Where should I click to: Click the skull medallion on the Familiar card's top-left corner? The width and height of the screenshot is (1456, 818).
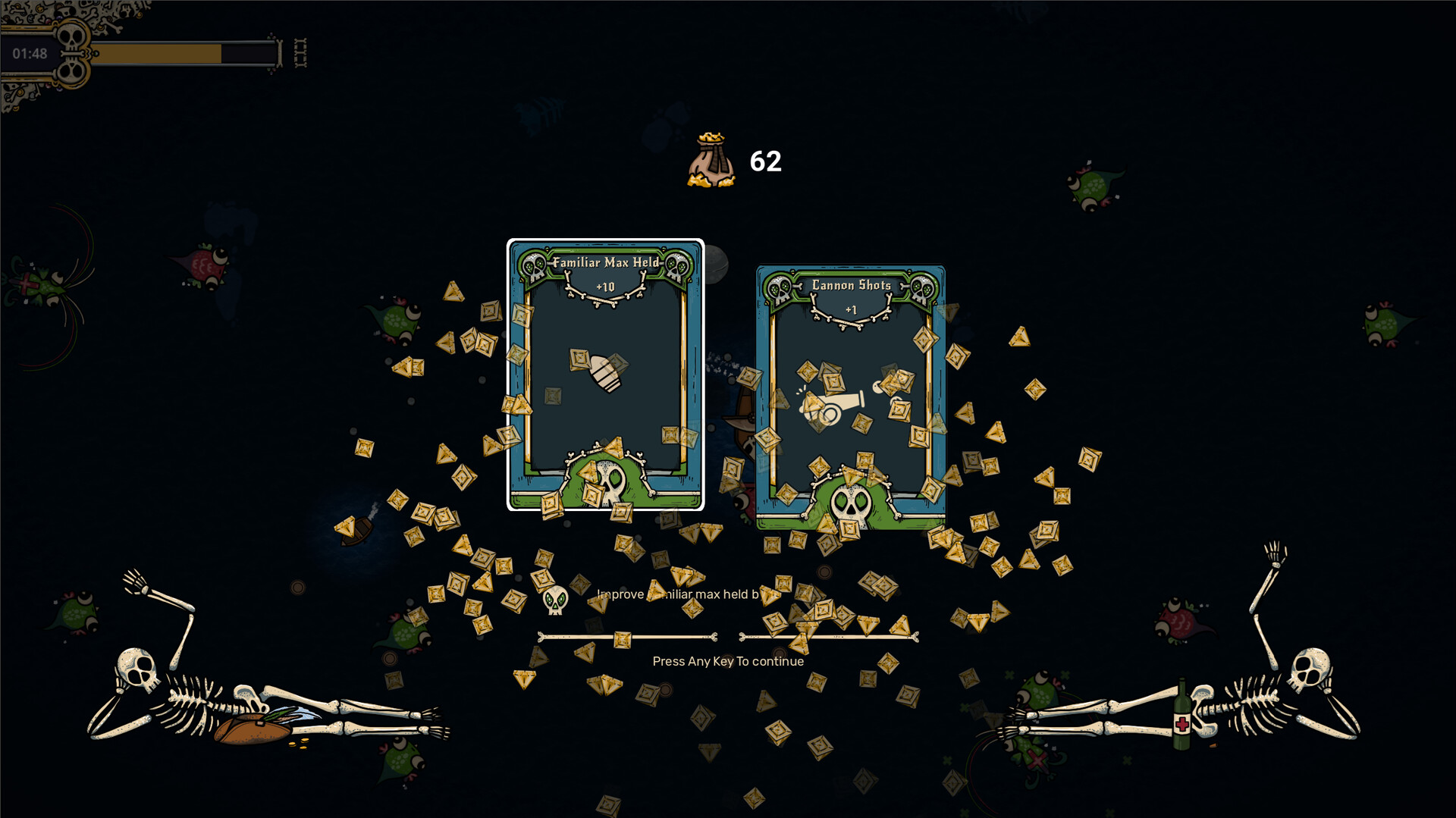(534, 264)
